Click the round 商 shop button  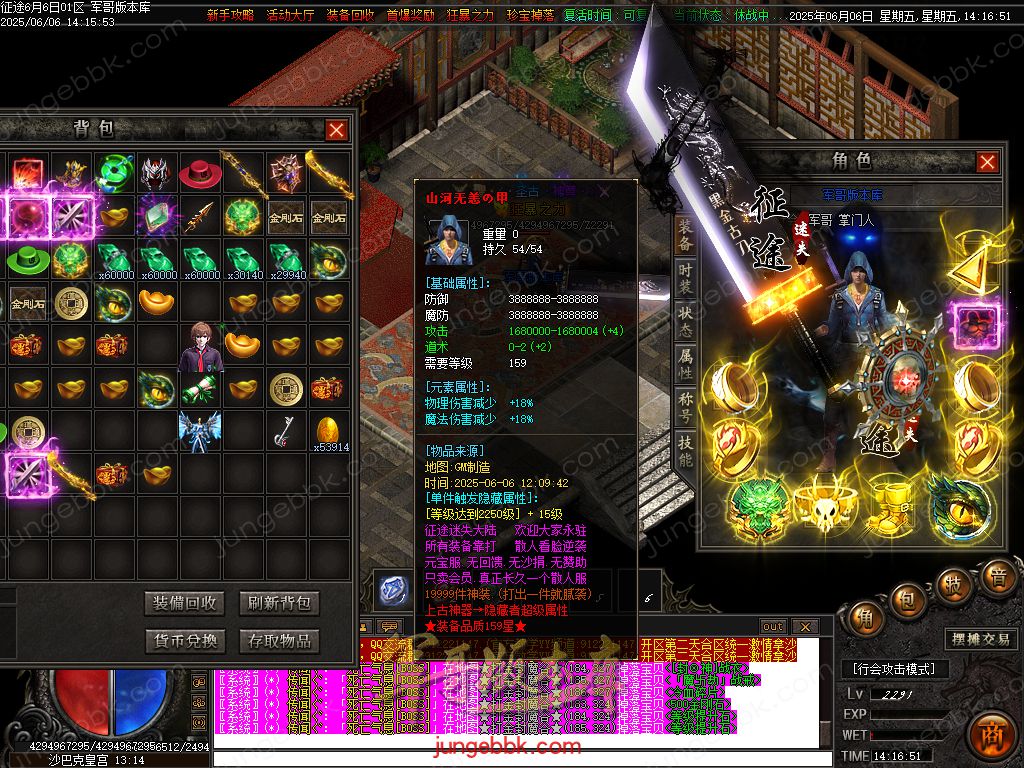pos(992,730)
